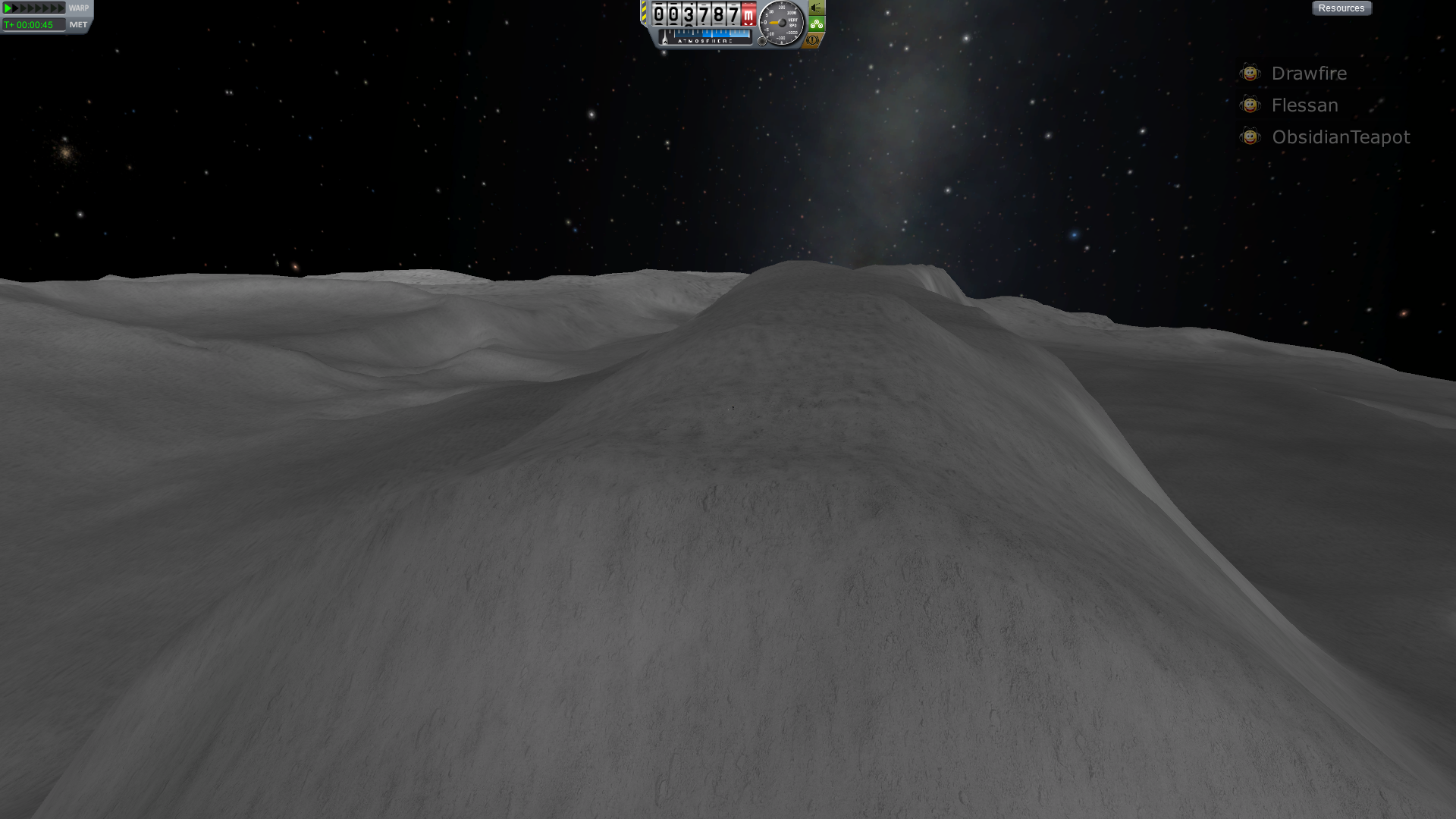Toggle the lights button beside the altimeter
The height and width of the screenshot is (819, 1456).
pos(816,8)
